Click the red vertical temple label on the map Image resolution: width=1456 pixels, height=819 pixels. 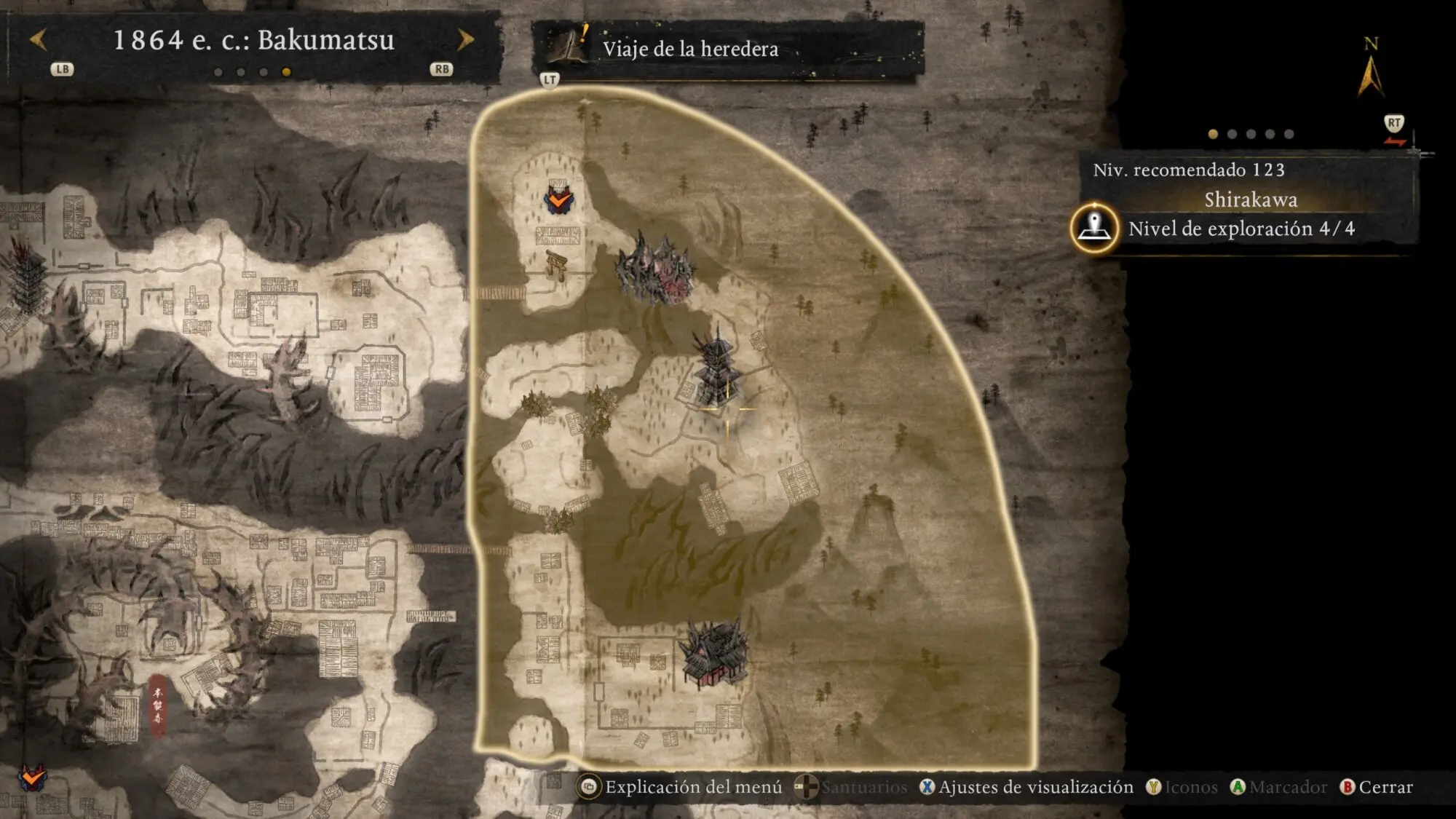pyautogui.click(x=157, y=703)
